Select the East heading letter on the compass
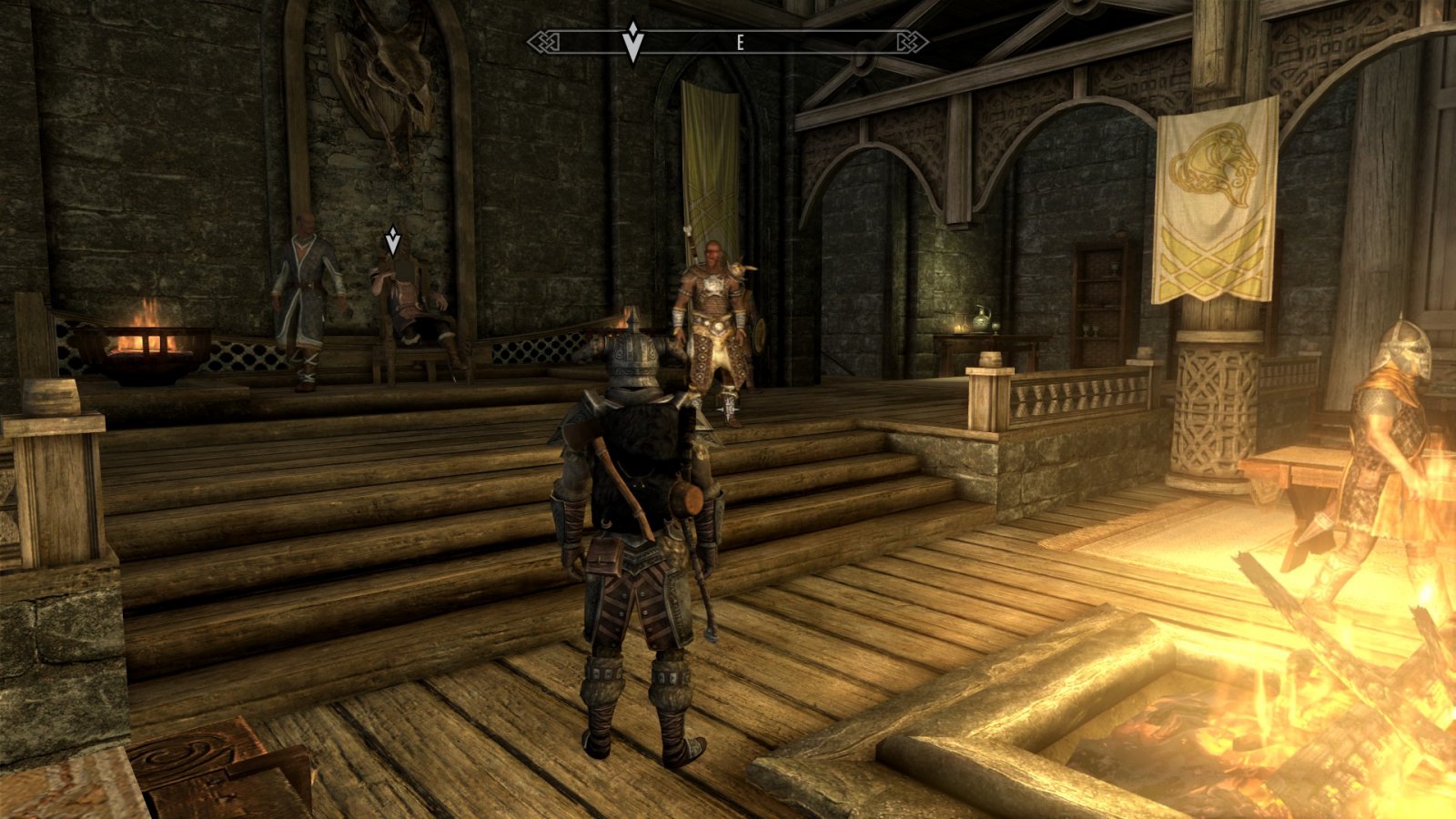This screenshot has width=1456, height=819. pos(741,43)
